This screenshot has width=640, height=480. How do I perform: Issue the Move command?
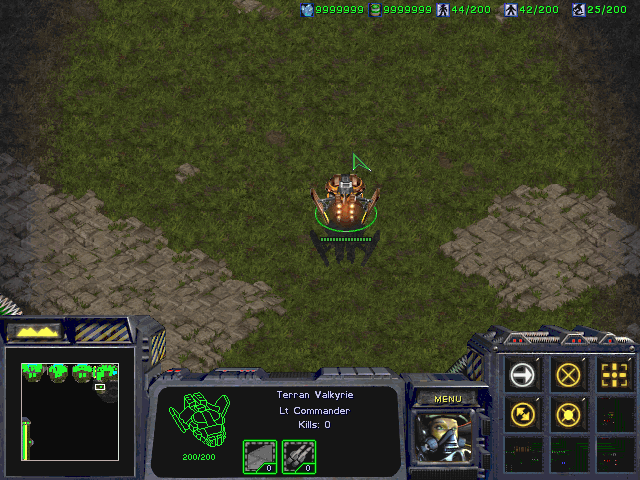[522, 375]
